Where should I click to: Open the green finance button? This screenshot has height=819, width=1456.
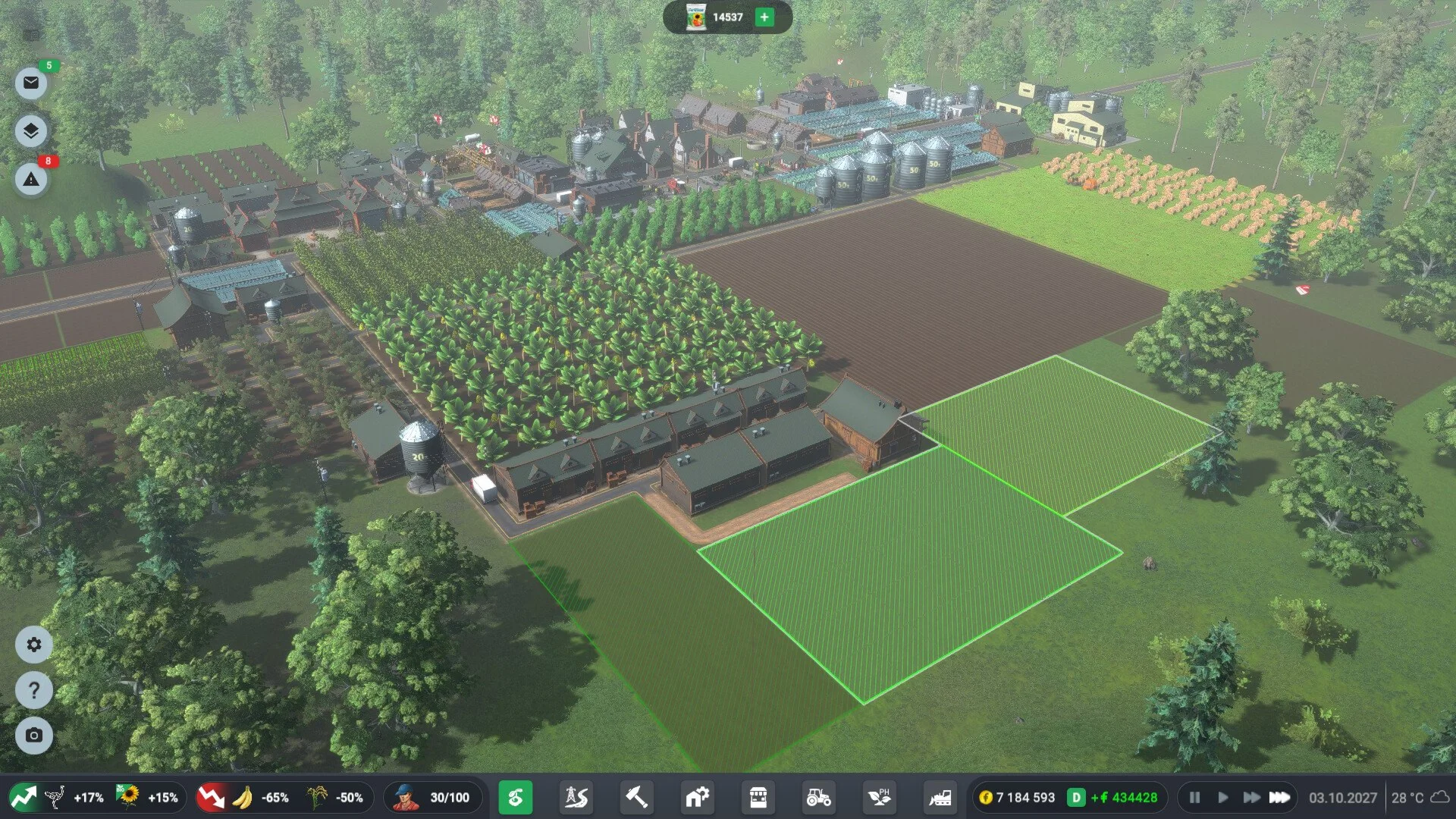tap(516, 798)
